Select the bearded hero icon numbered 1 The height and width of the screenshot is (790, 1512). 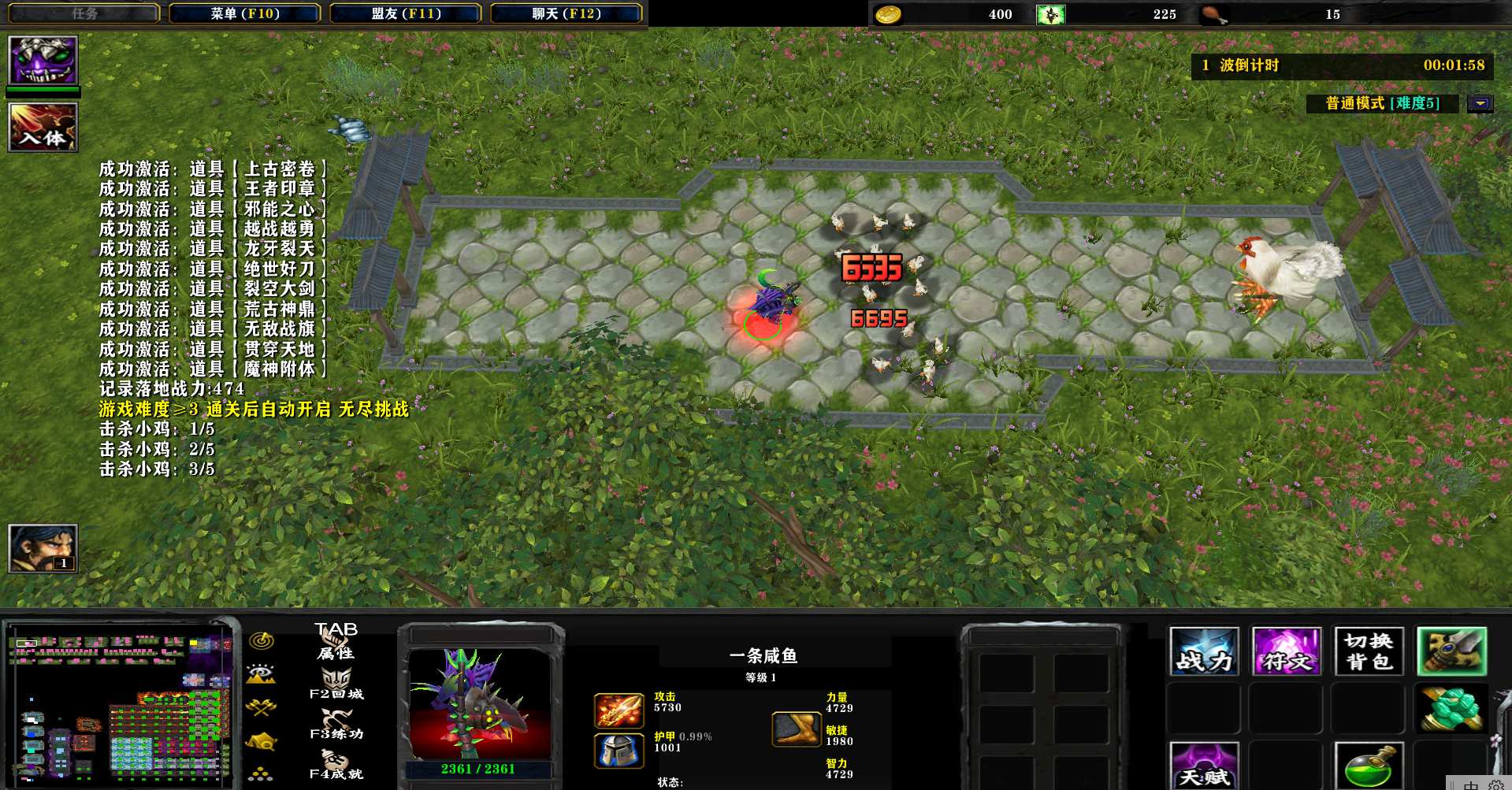(x=43, y=548)
